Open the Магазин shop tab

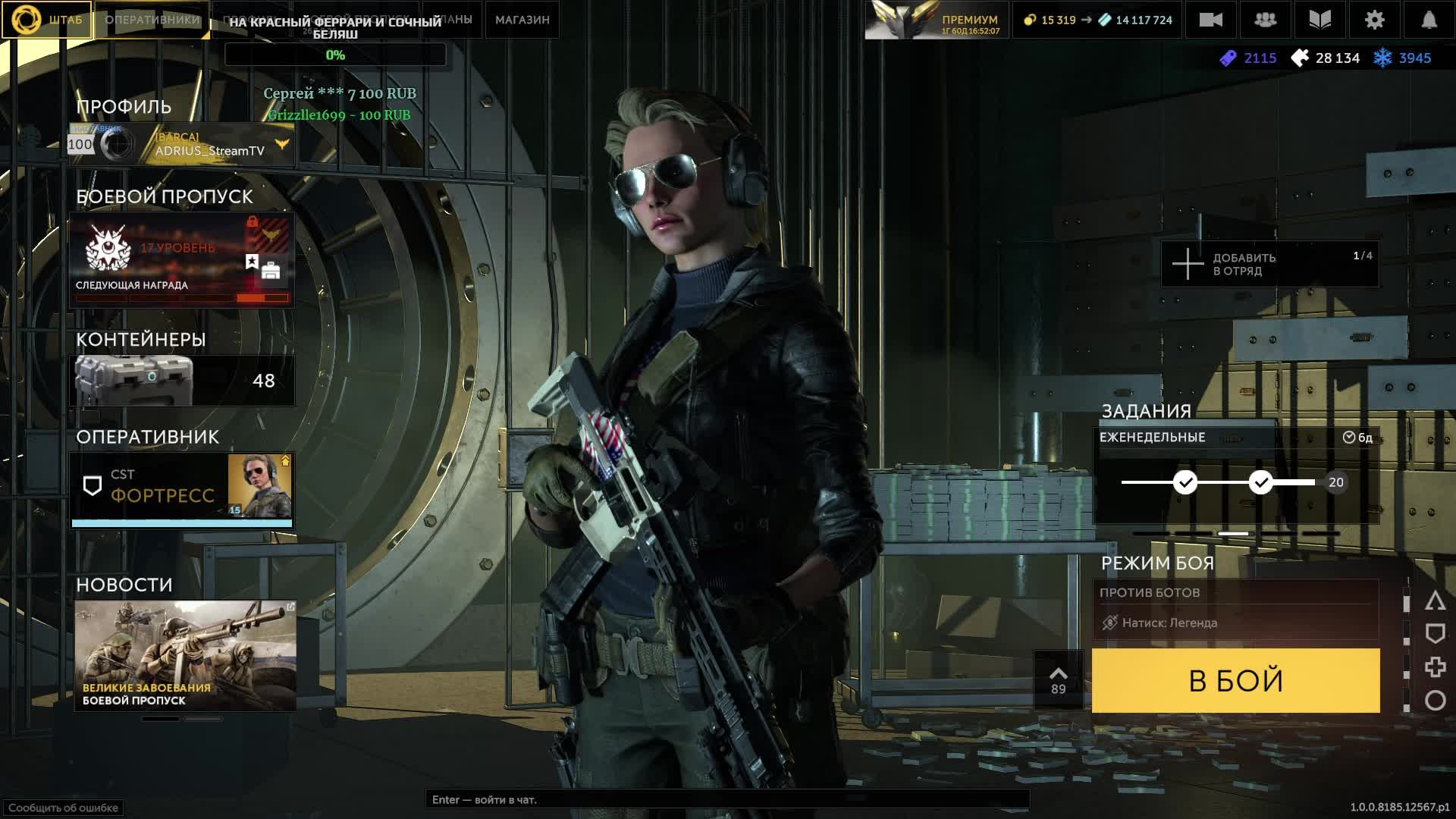click(x=522, y=20)
